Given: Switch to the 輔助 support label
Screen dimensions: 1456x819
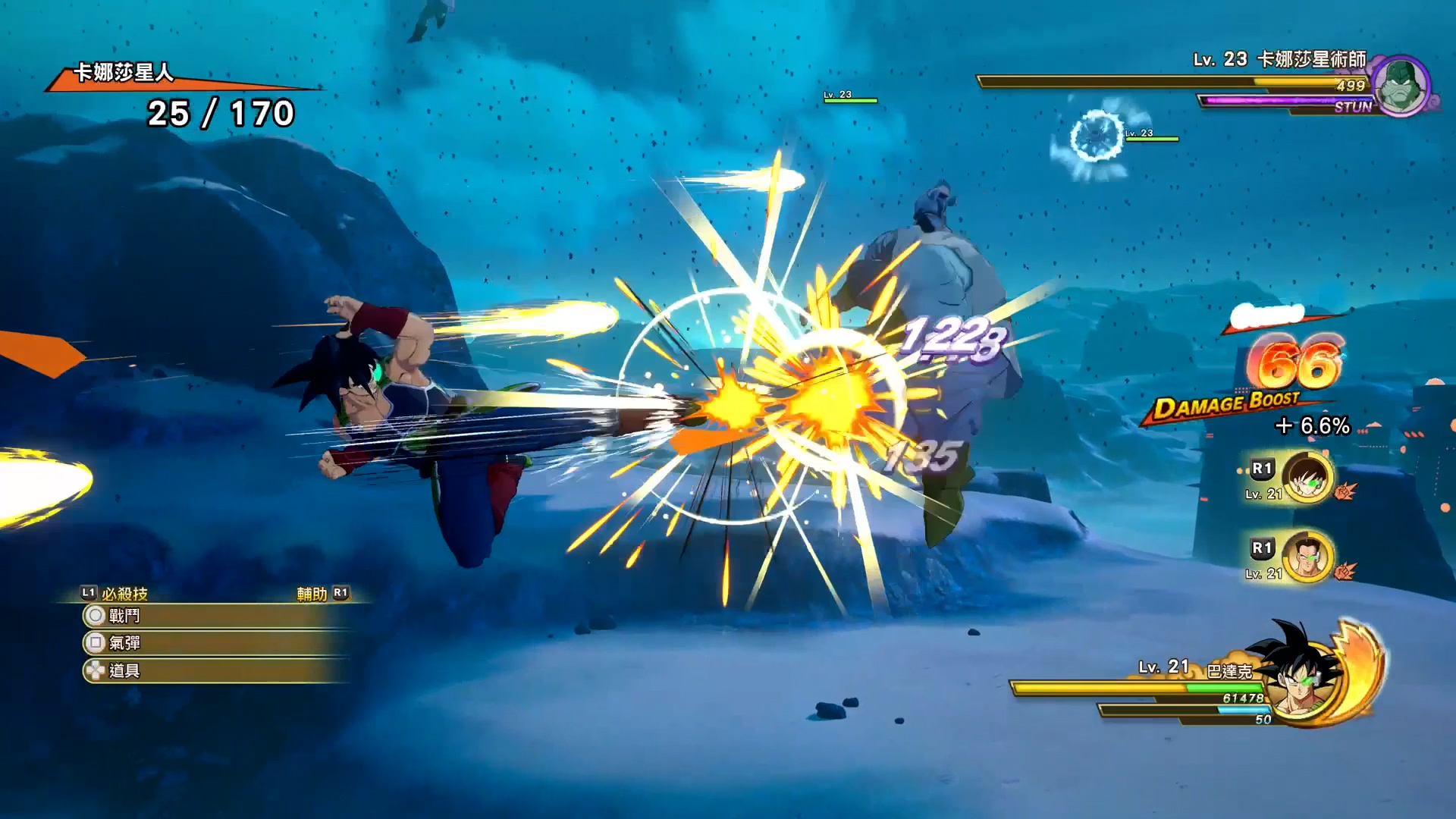Looking at the screenshot, I should point(312,594).
